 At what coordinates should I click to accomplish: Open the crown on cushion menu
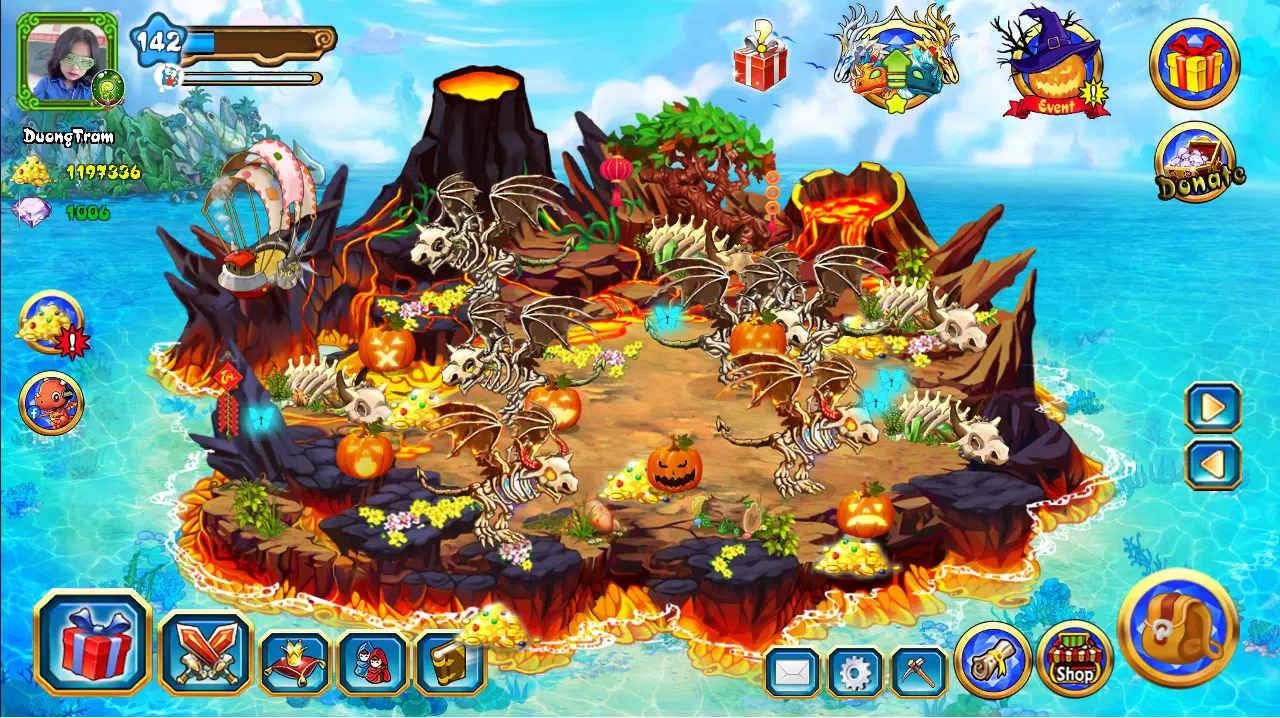(x=295, y=663)
